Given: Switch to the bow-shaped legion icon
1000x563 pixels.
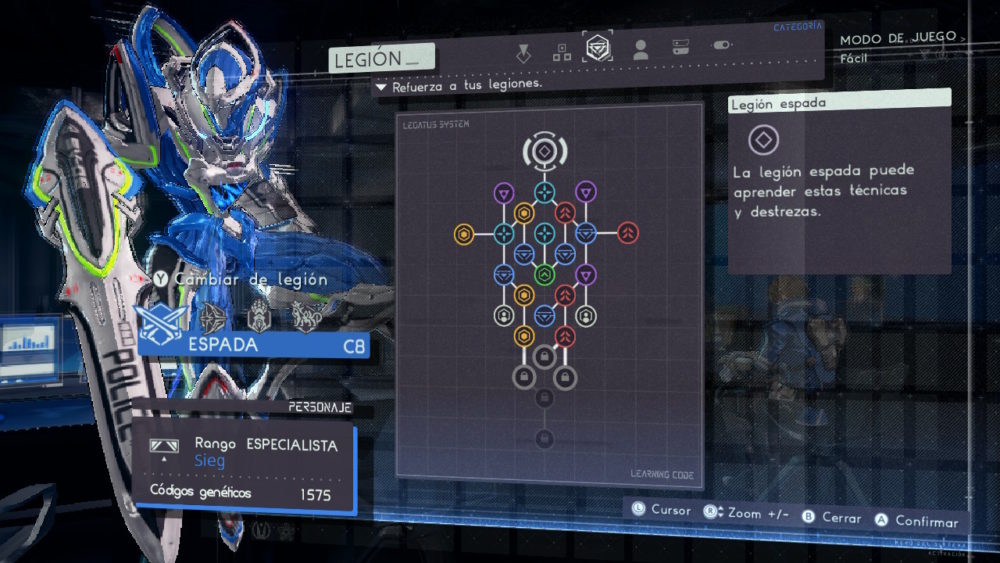Looking at the screenshot, I should (x=212, y=318).
